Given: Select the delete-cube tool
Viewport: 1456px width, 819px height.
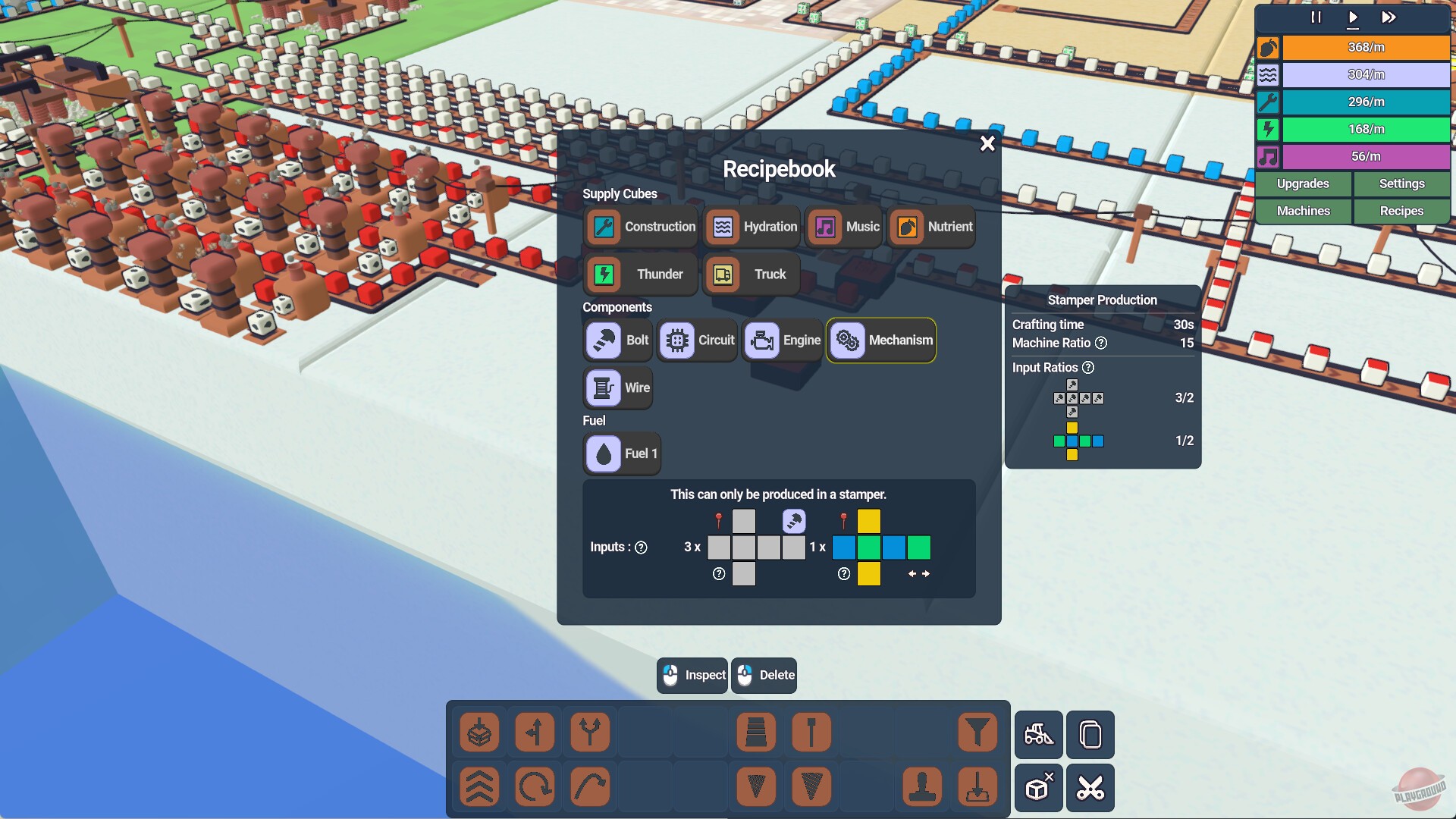Looking at the screenshot, I should [1038, 787].
